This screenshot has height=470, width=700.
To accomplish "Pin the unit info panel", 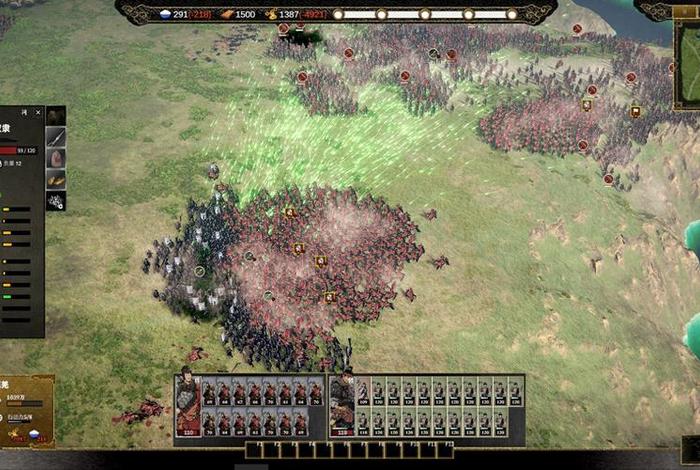I will tap(25, 112).
